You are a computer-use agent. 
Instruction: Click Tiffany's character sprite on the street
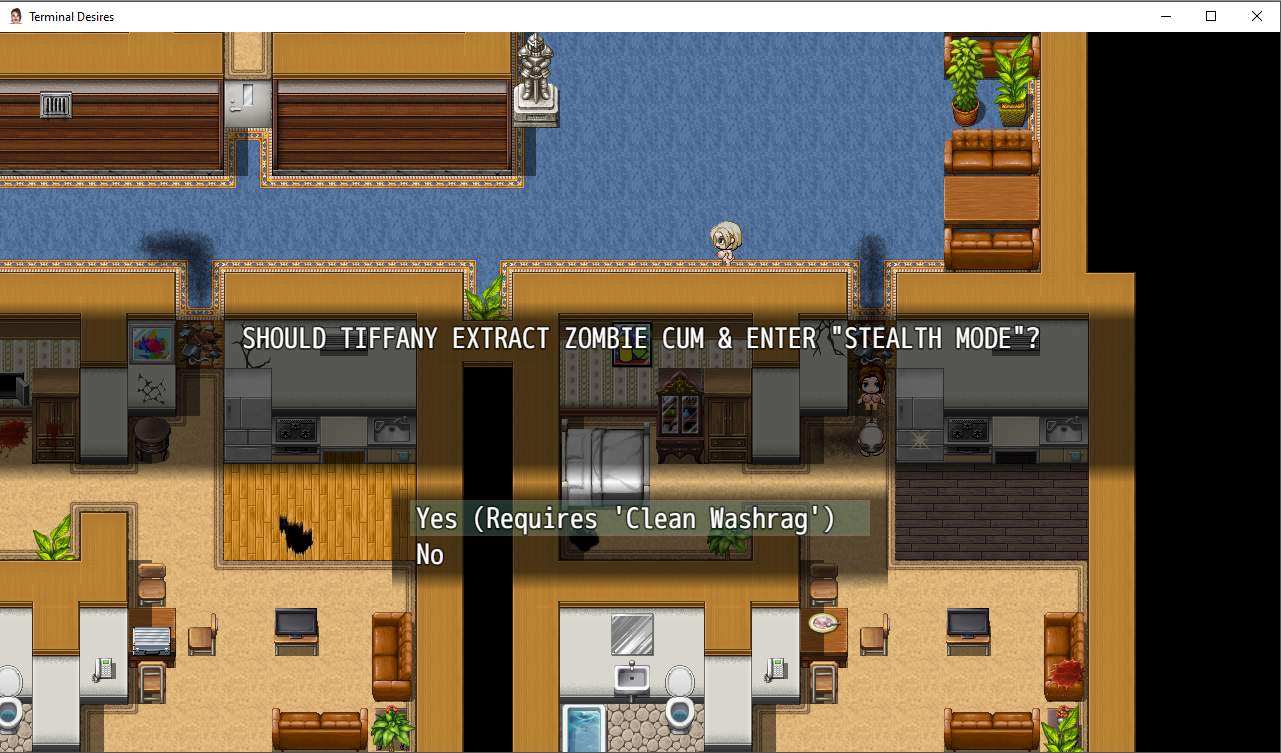click(727, 240)
